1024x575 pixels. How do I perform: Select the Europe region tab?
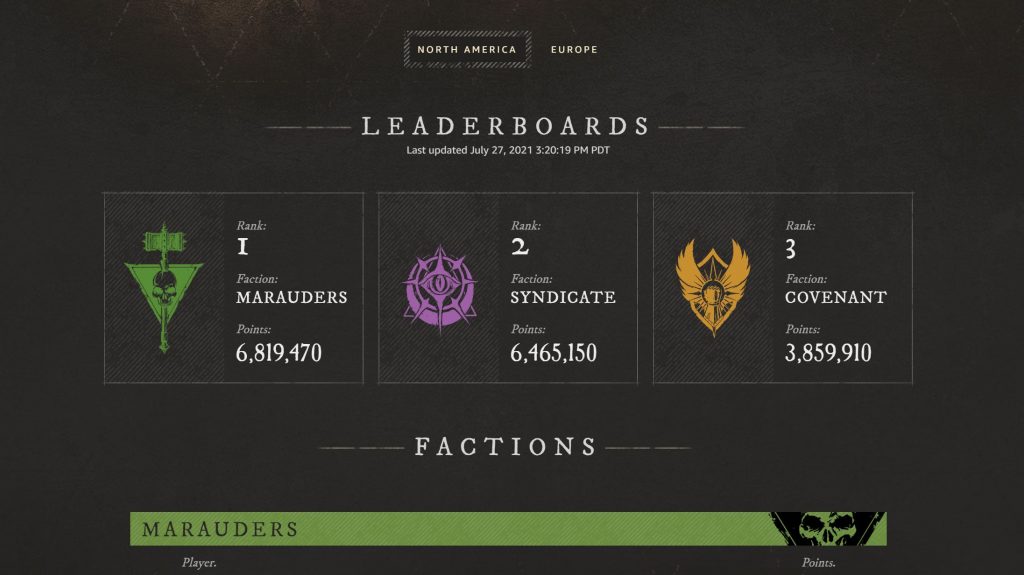pos(574,49)
